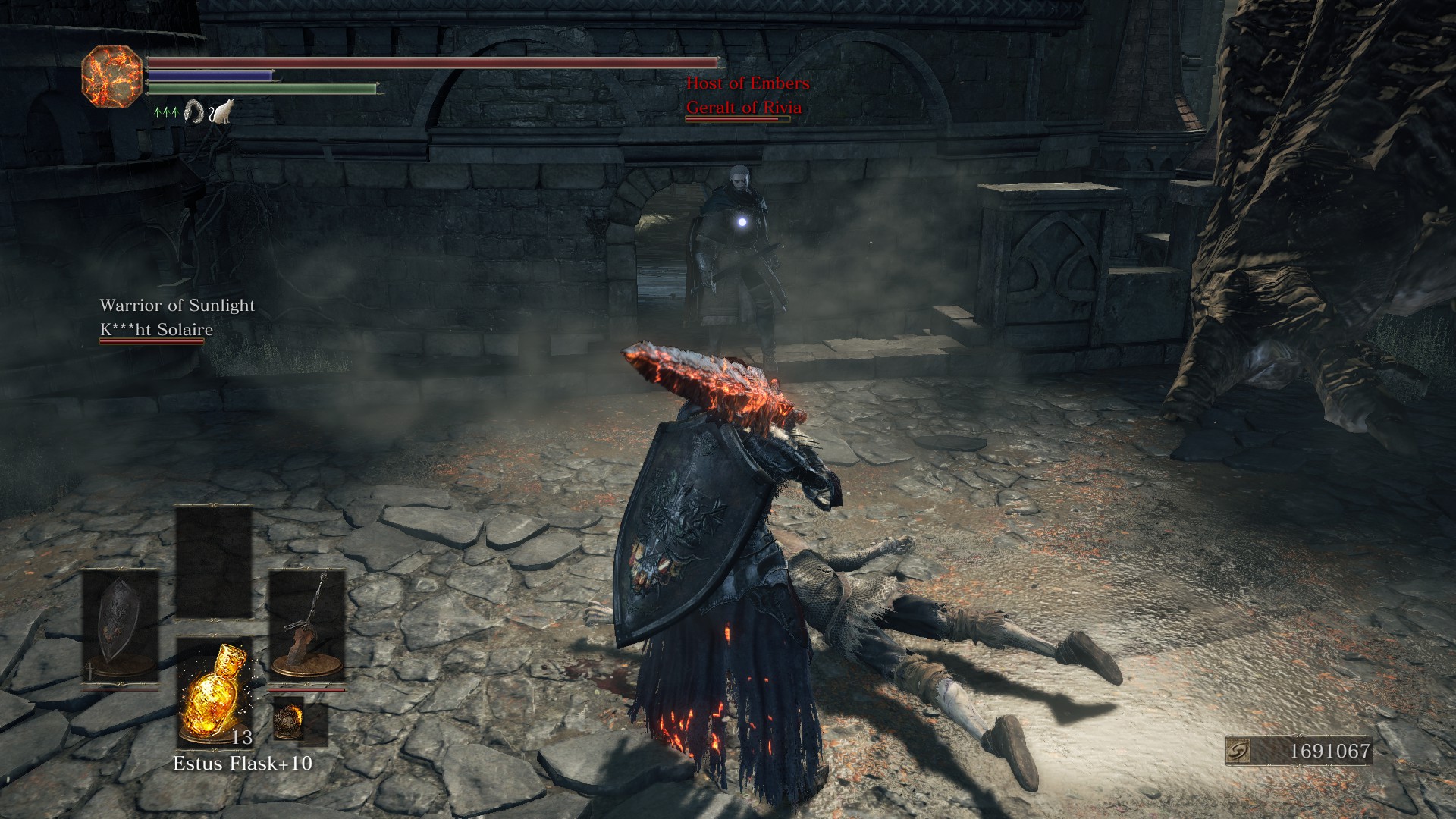Click the three green arrows buff icon

point(166,113)
